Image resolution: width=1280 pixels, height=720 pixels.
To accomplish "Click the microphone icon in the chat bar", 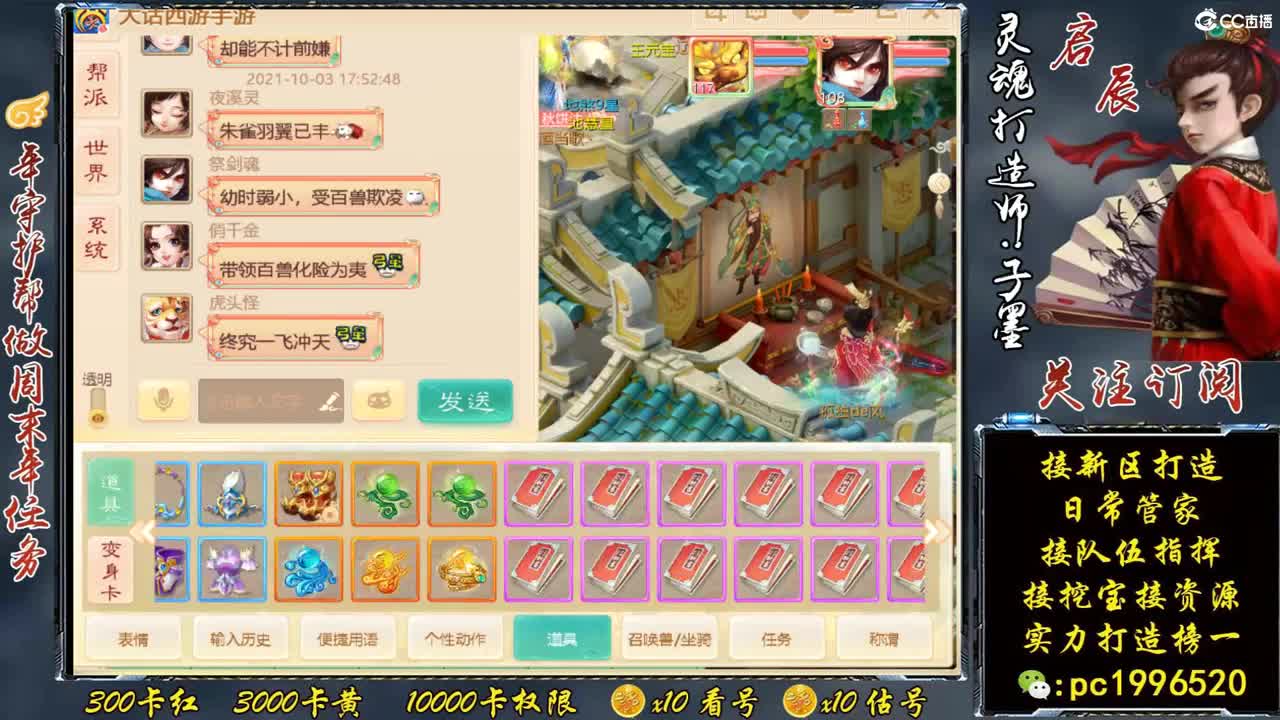I will tap(165, 398).
